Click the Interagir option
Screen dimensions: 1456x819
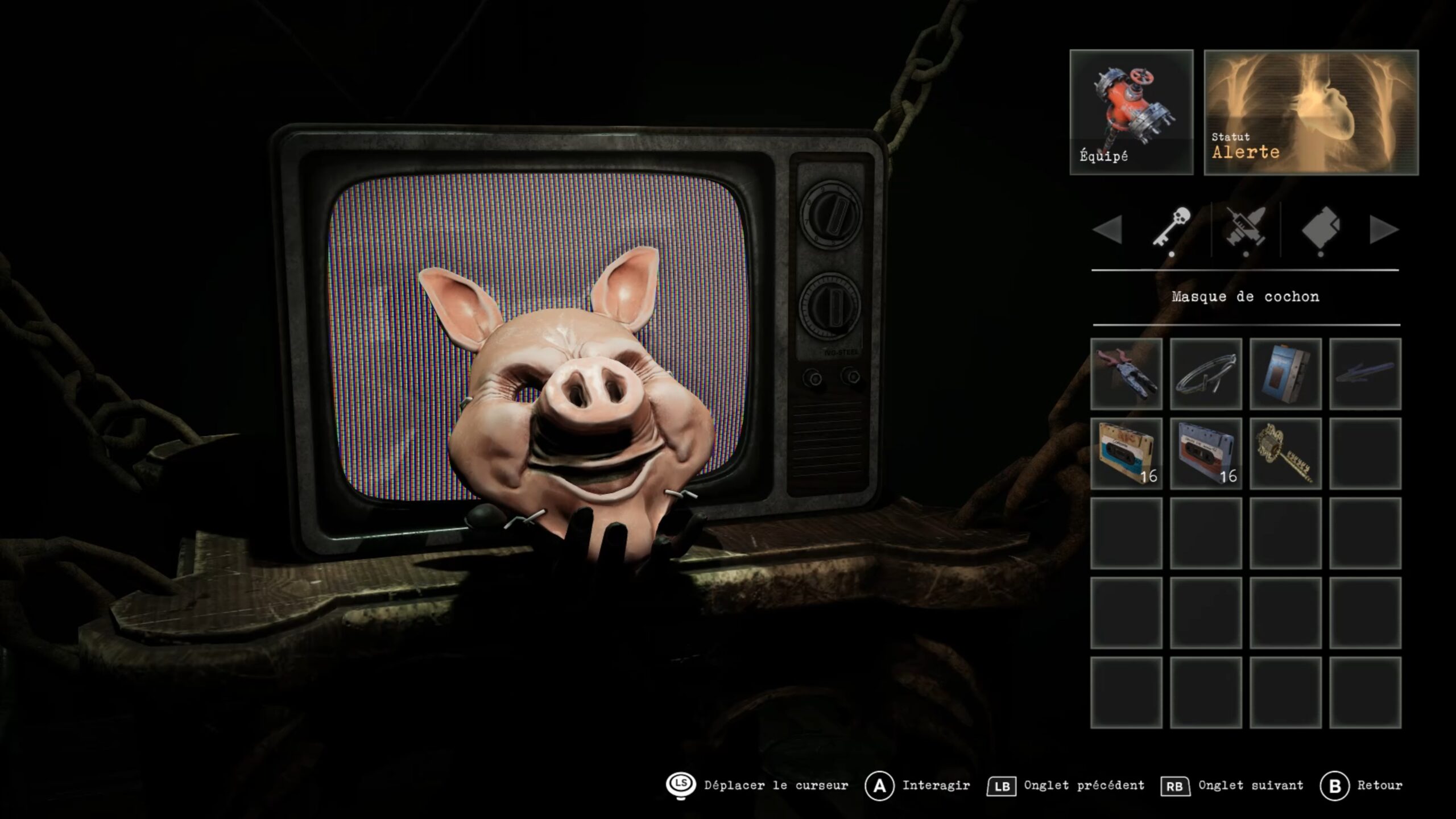917,785
